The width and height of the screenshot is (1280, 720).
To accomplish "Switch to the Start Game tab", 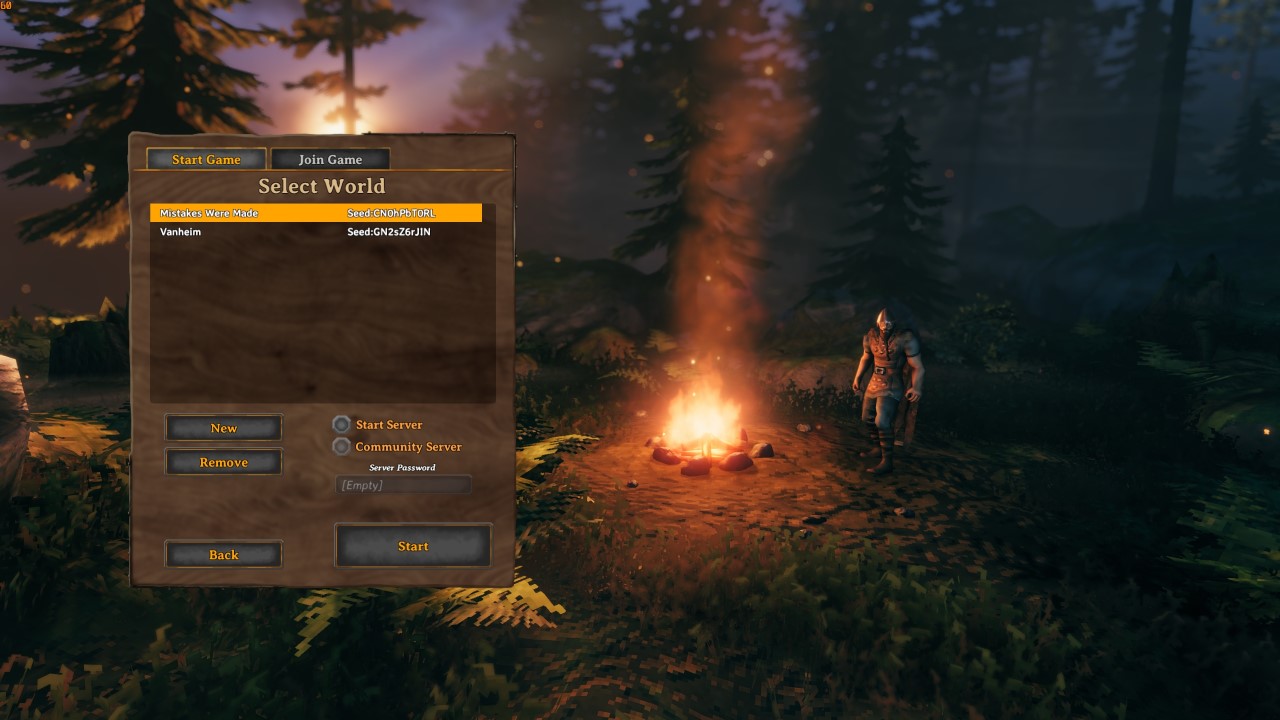I will pyautogui.click(x=204, y=158).
